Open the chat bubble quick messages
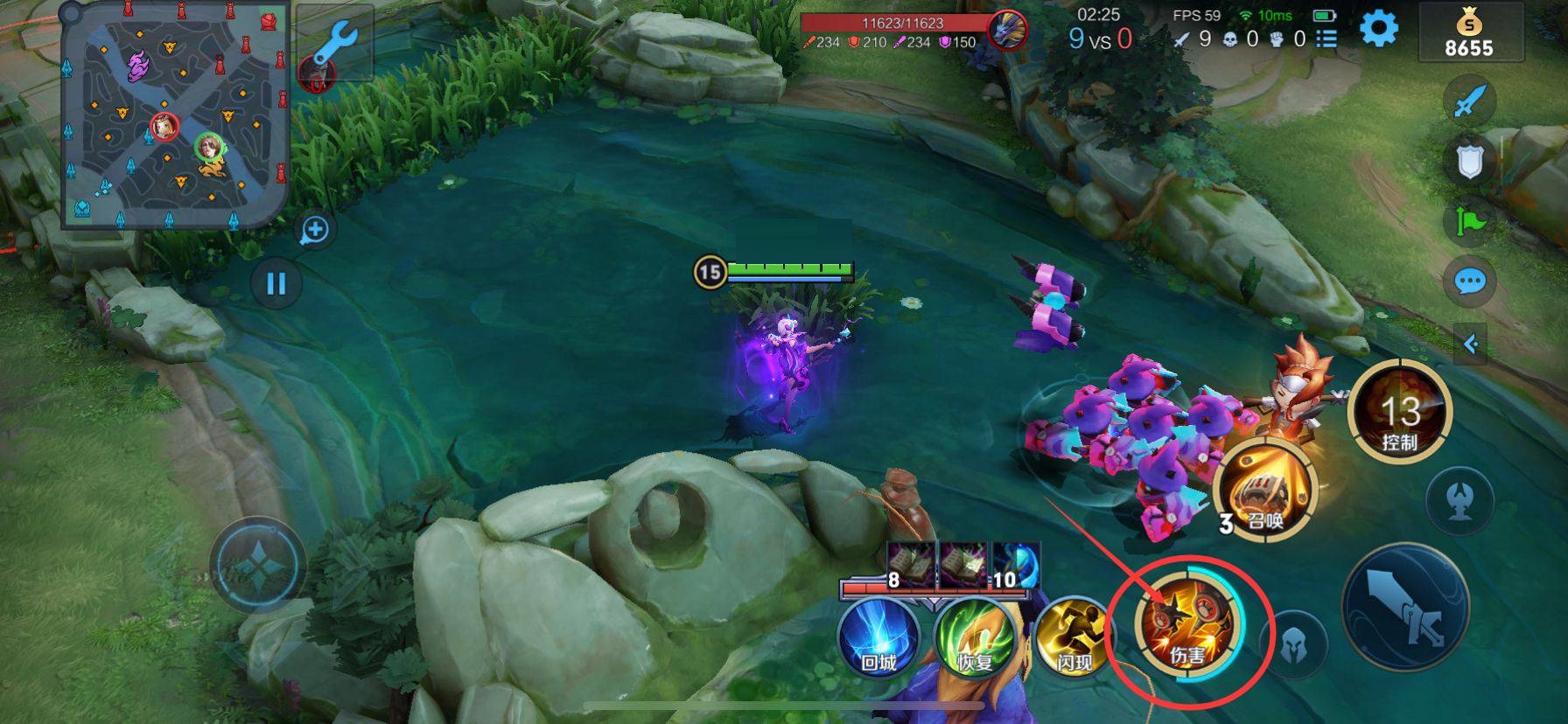 click(1469, 282)
